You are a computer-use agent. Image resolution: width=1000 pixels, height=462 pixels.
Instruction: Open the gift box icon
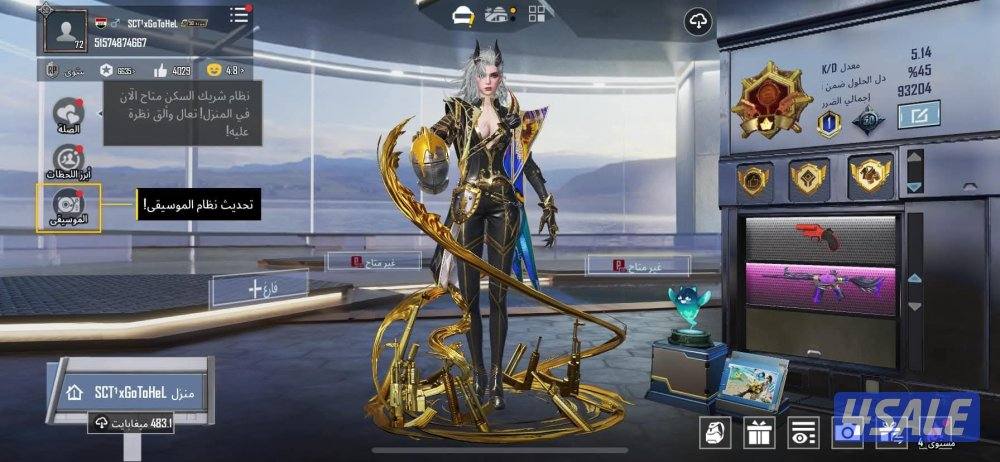point(757,432)
